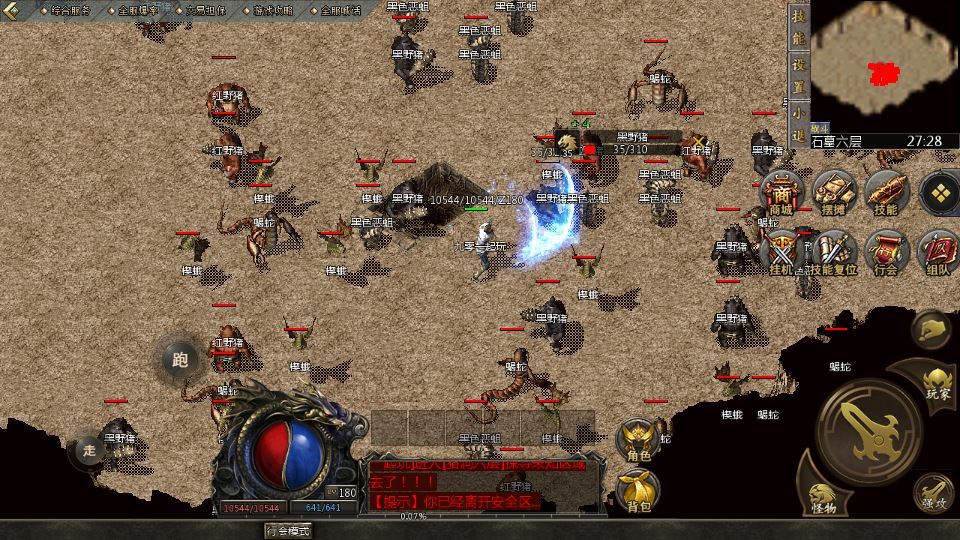Image resolution: width=960 pixels, height=540 pixels.
Task: Open the 摆摊 stall icon
Action: click(x=833, y=194)
